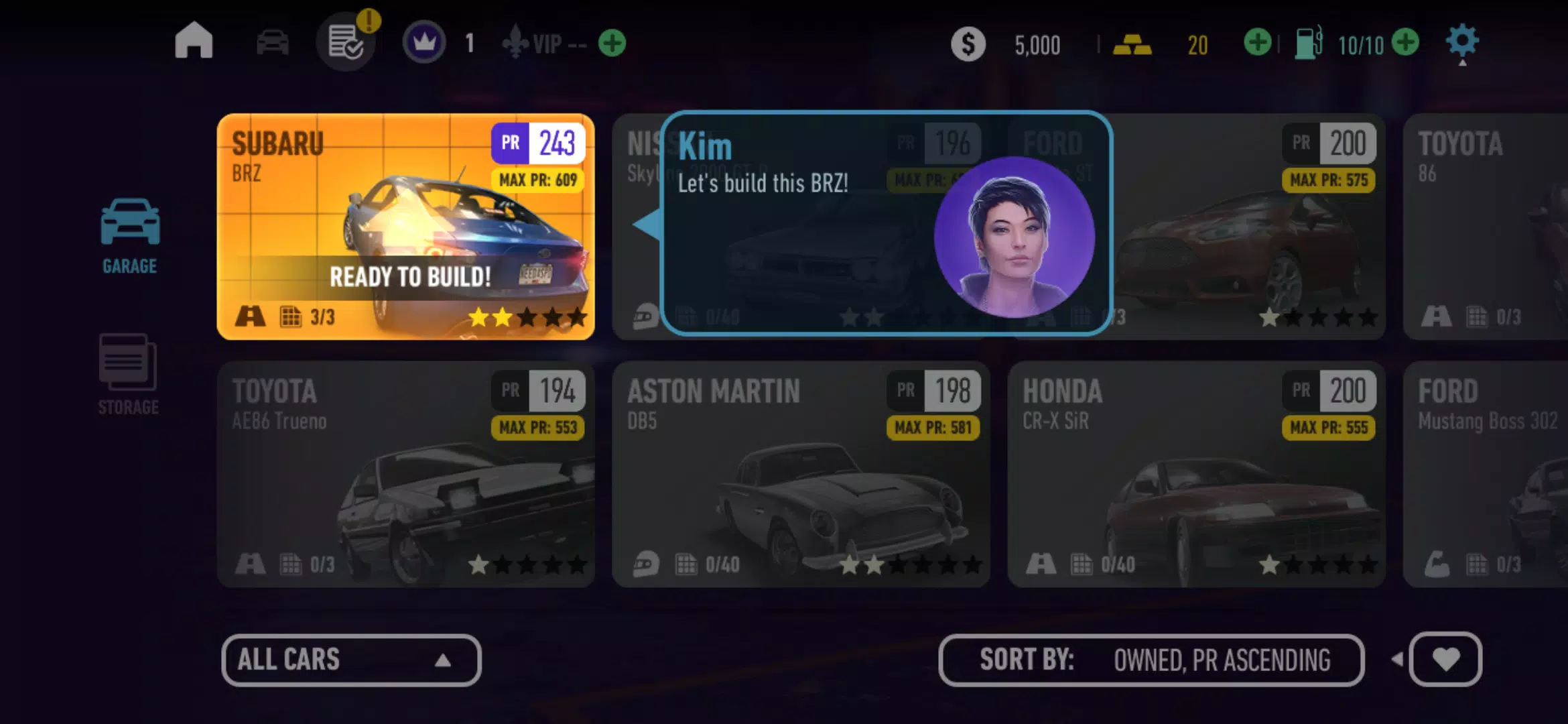Click the BRZ two-star rating row
This screenshot has width=1568, height=724.
click(528, 318)
